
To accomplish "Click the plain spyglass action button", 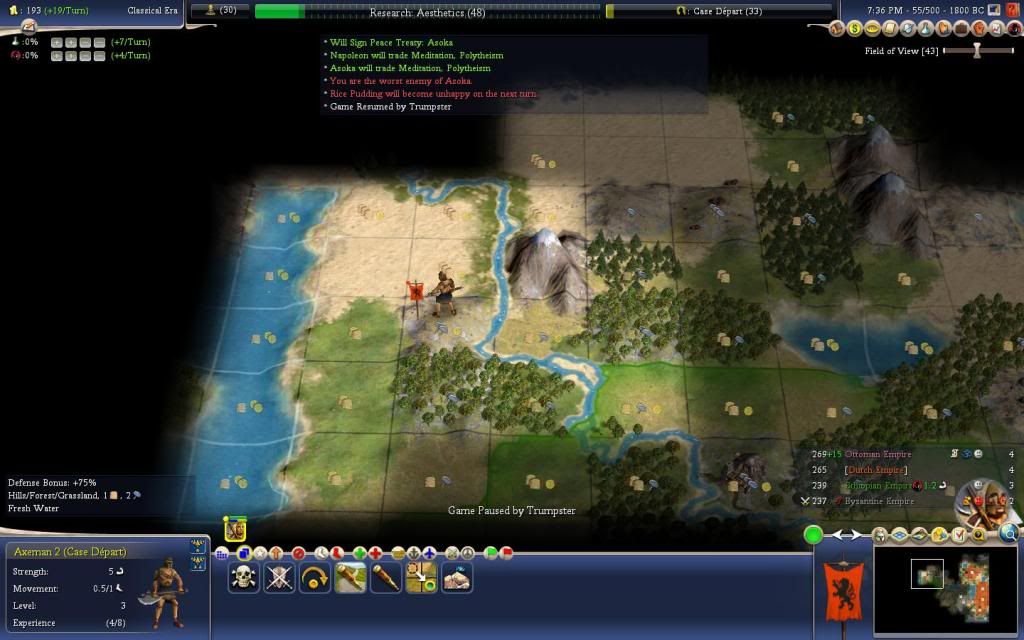I will click(x=386, y=577).
